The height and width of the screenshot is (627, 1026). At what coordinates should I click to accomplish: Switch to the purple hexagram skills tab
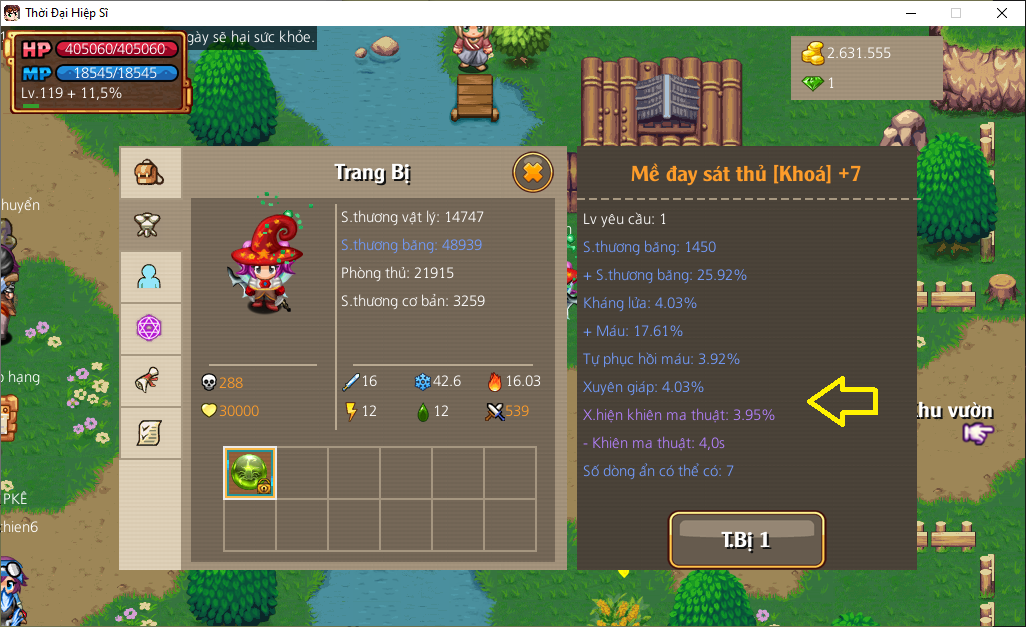(x=150, y=328)
